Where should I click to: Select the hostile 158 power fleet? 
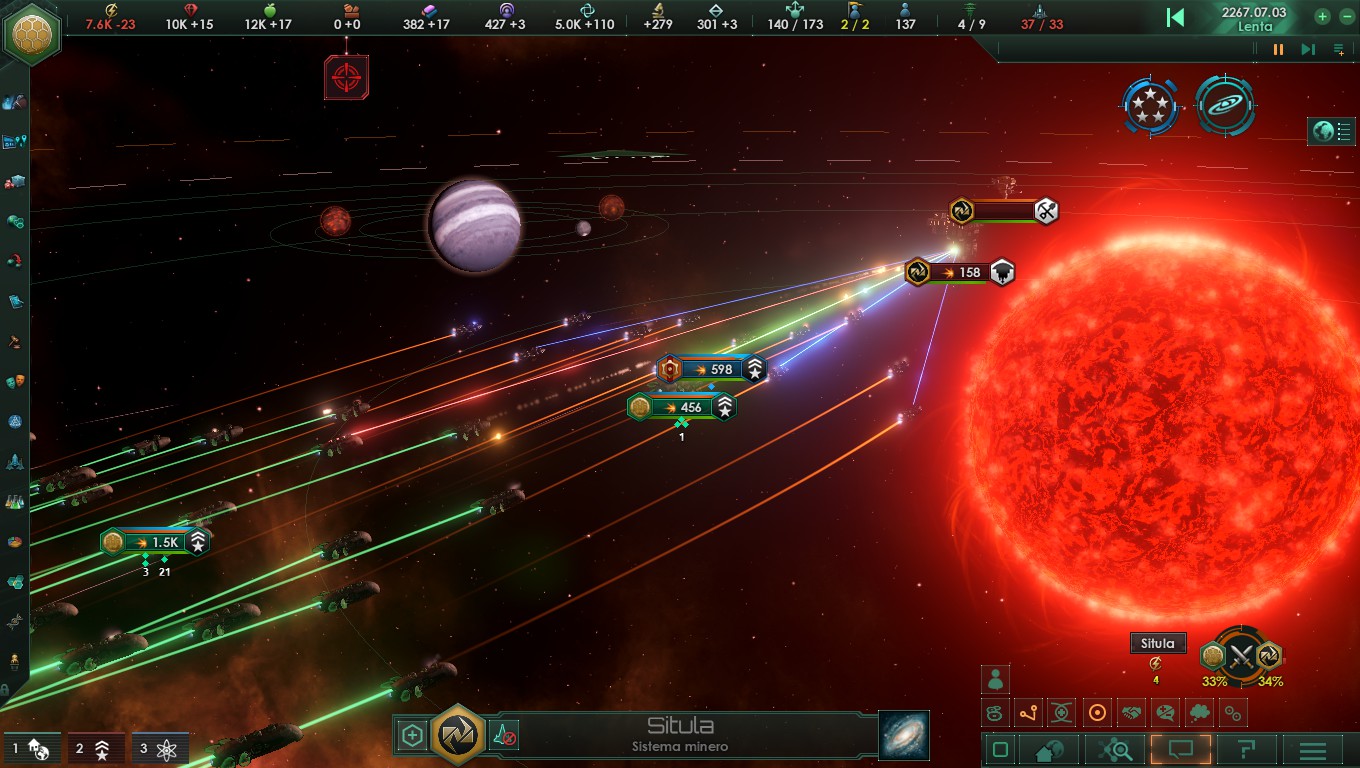click(x=960, y=272)
